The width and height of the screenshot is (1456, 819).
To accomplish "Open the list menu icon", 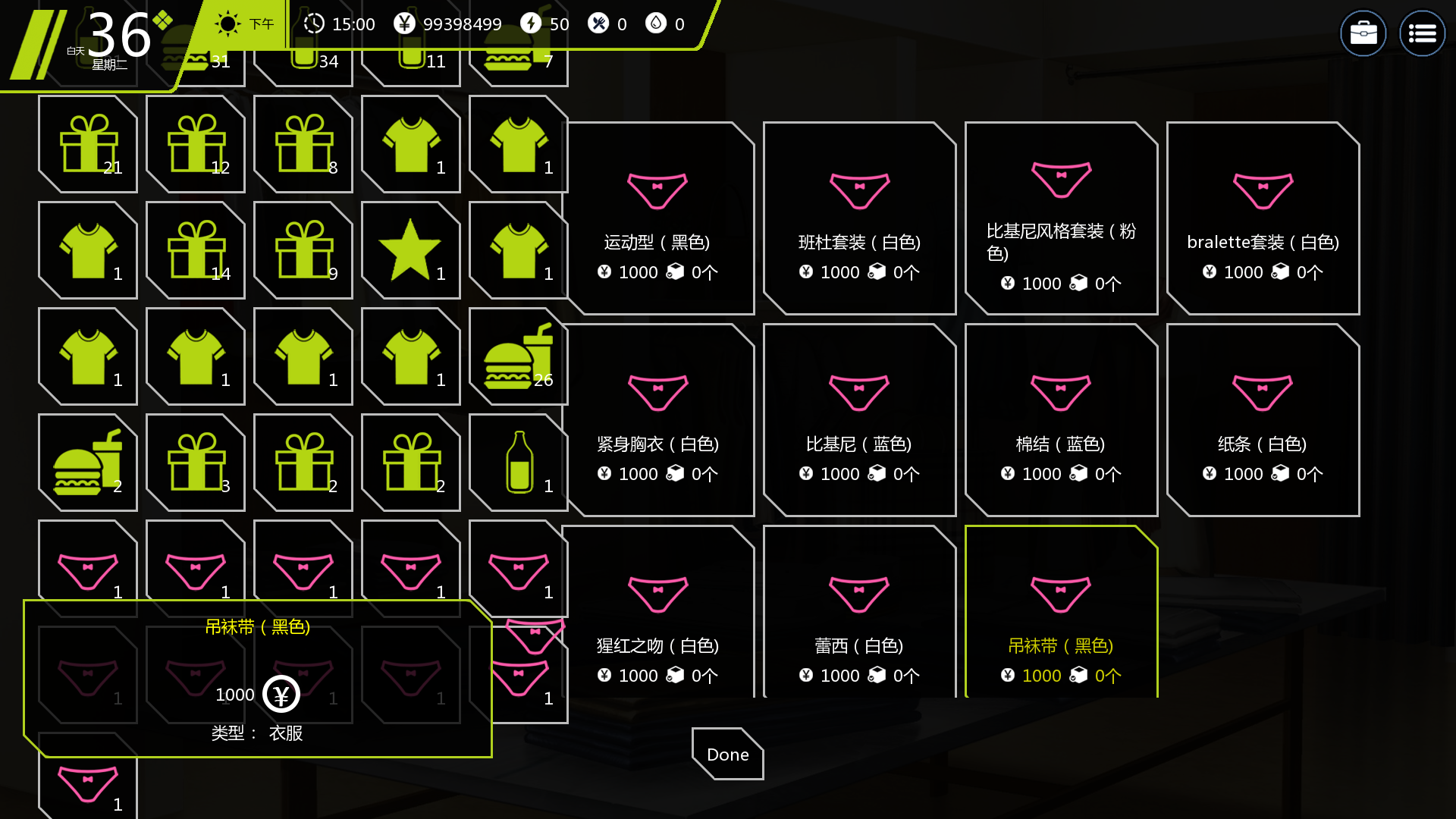I will (1422, 33).
